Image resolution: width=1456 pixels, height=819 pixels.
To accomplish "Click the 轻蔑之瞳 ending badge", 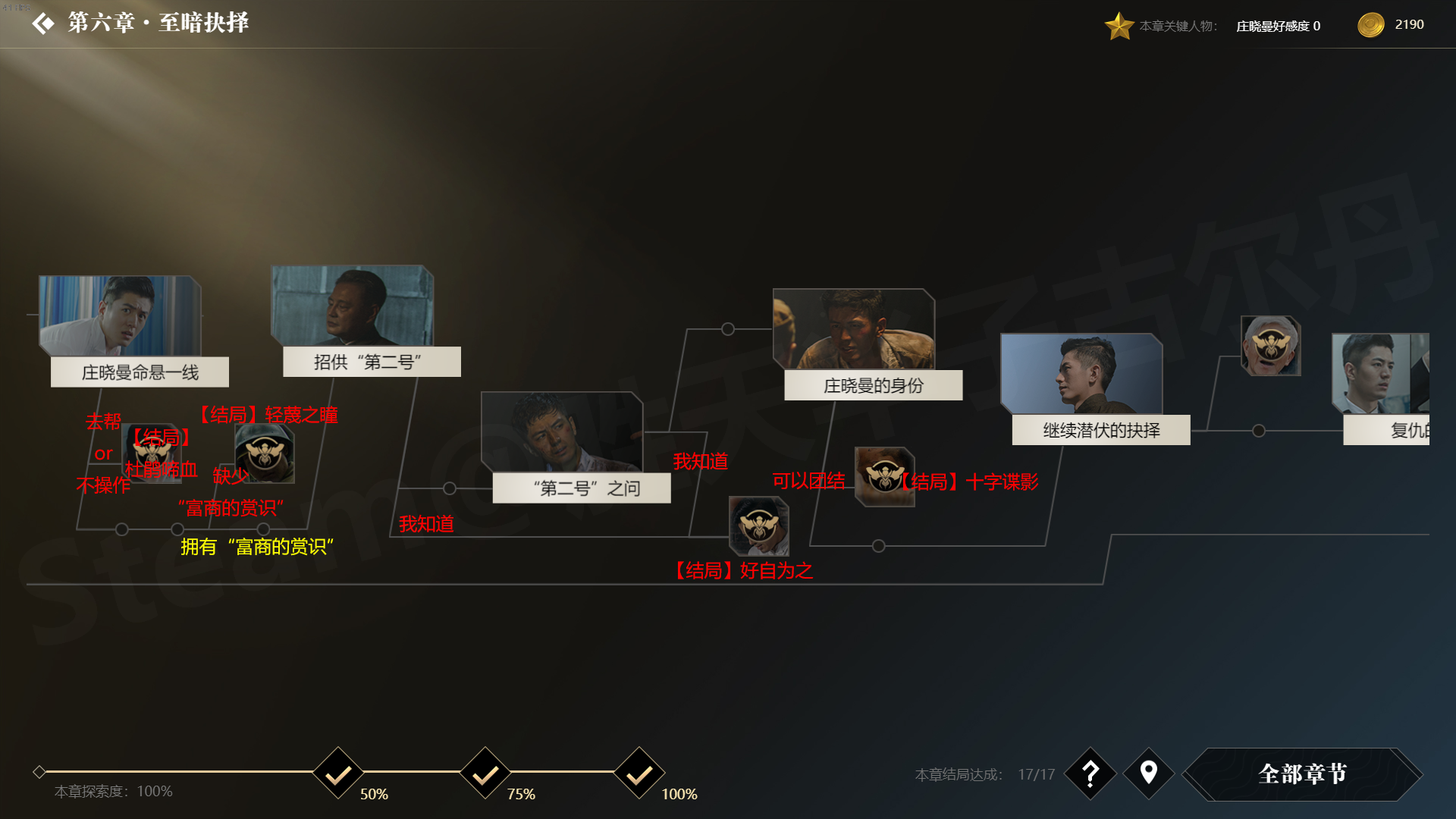I will coord(264,453).
